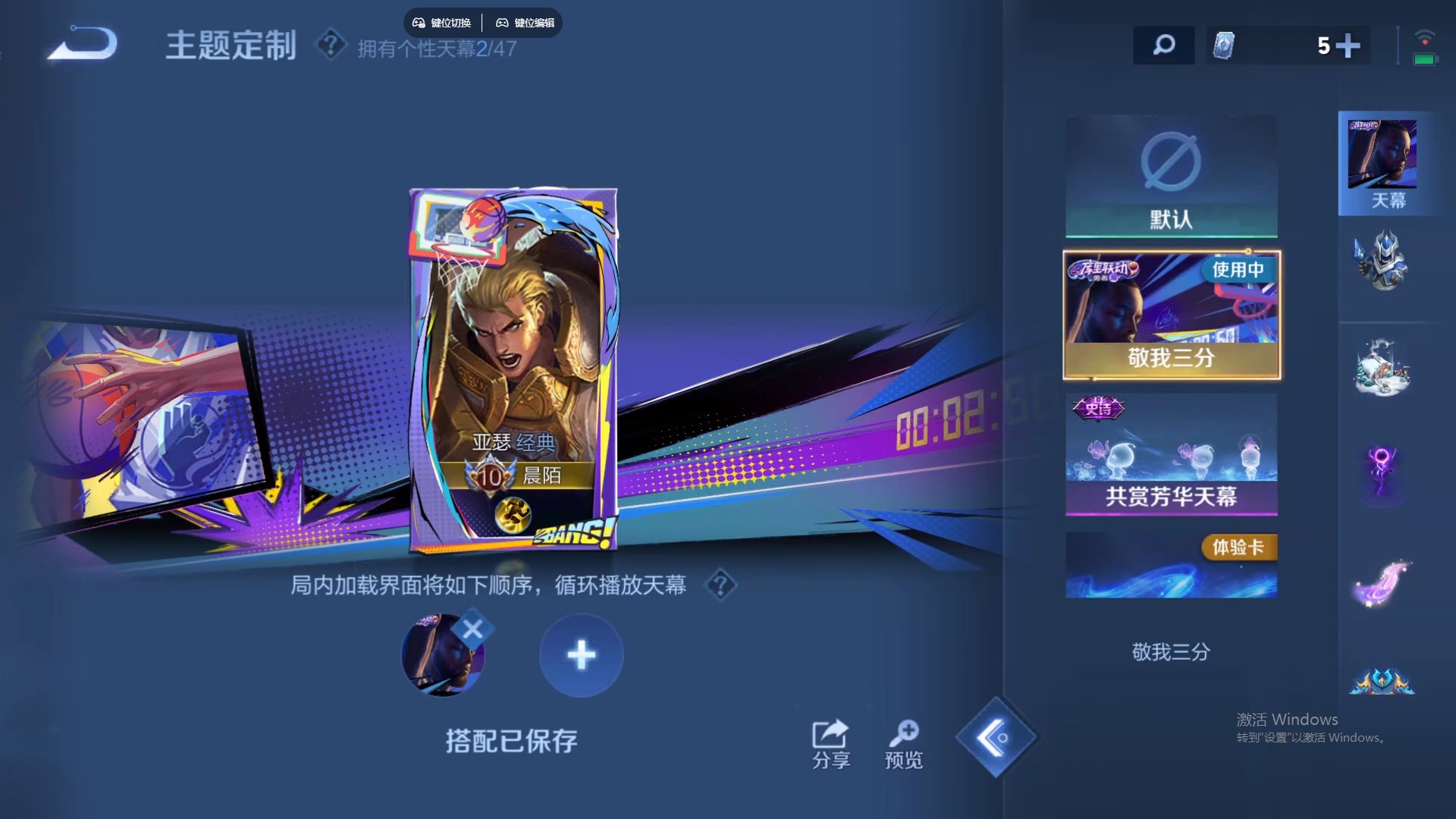The height and width of the screenshot is (819, 1456).
Task: Select the 默认 default sky screen option
Action: (x=1170, y=174)
